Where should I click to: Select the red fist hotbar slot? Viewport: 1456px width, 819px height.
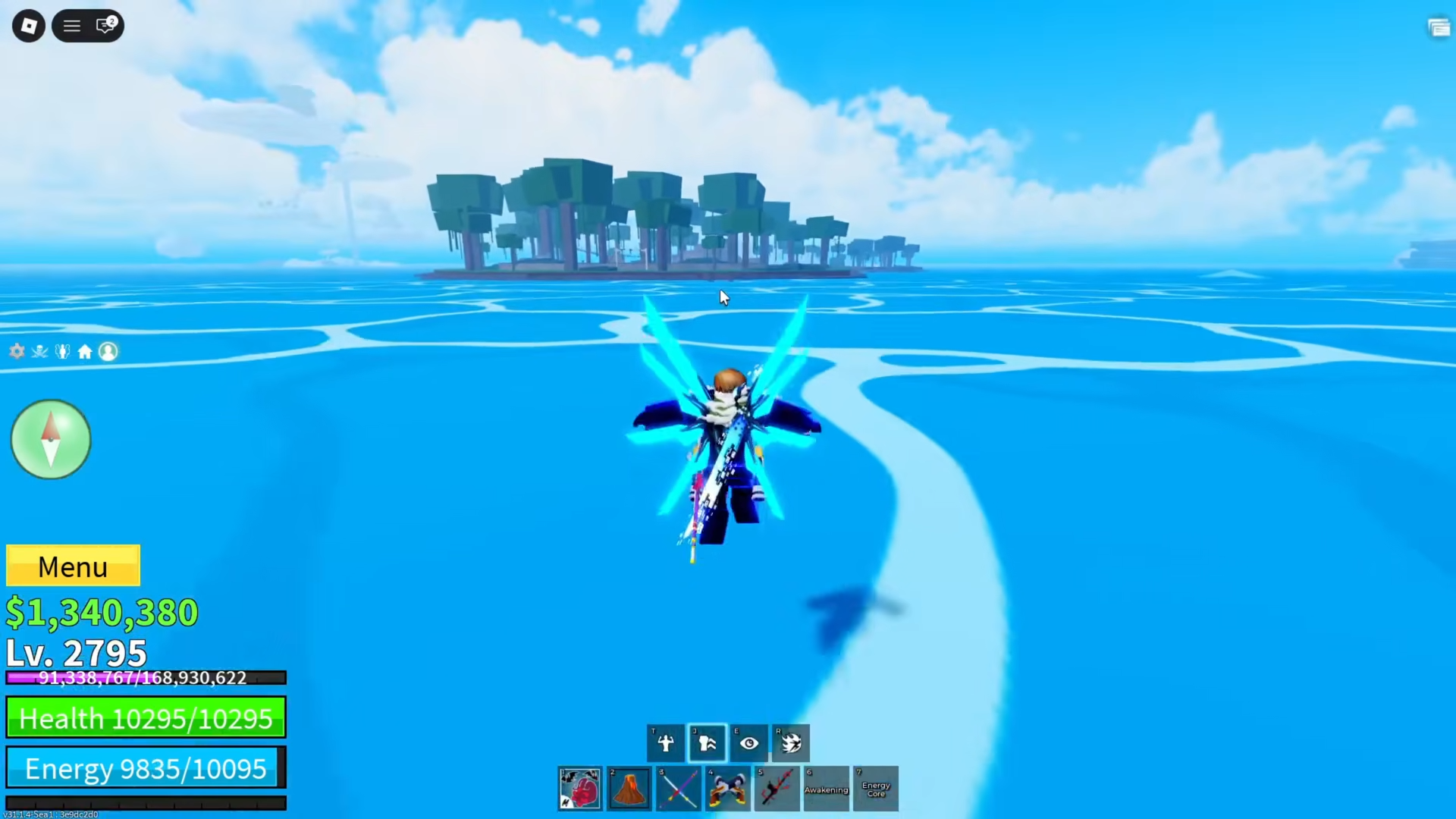(x=580, y=789)
